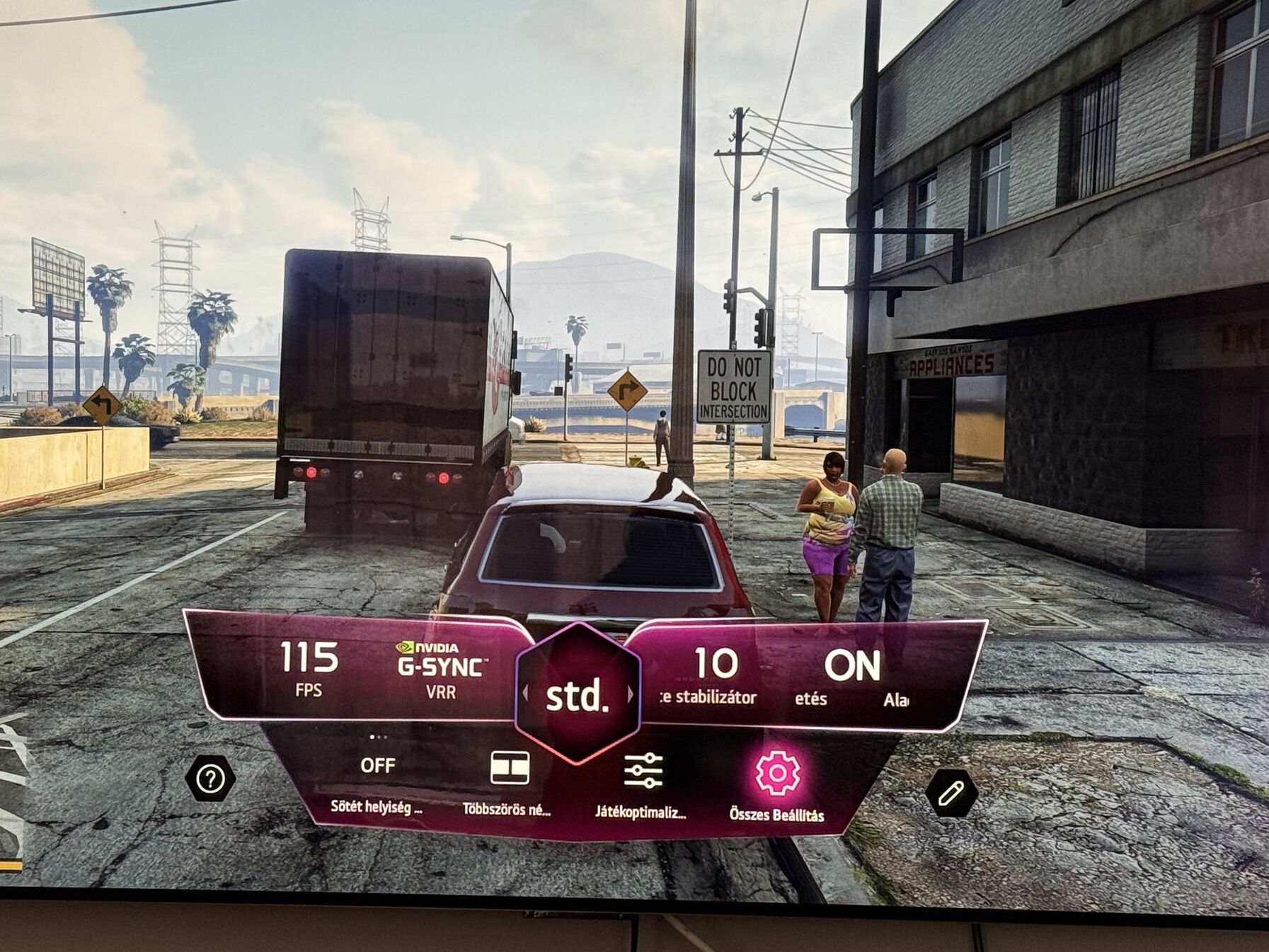Open the Játékoptimaliz... sliders menu
Image resolution: width=1269 pixels, height=952 pixels.
(643, 772)
